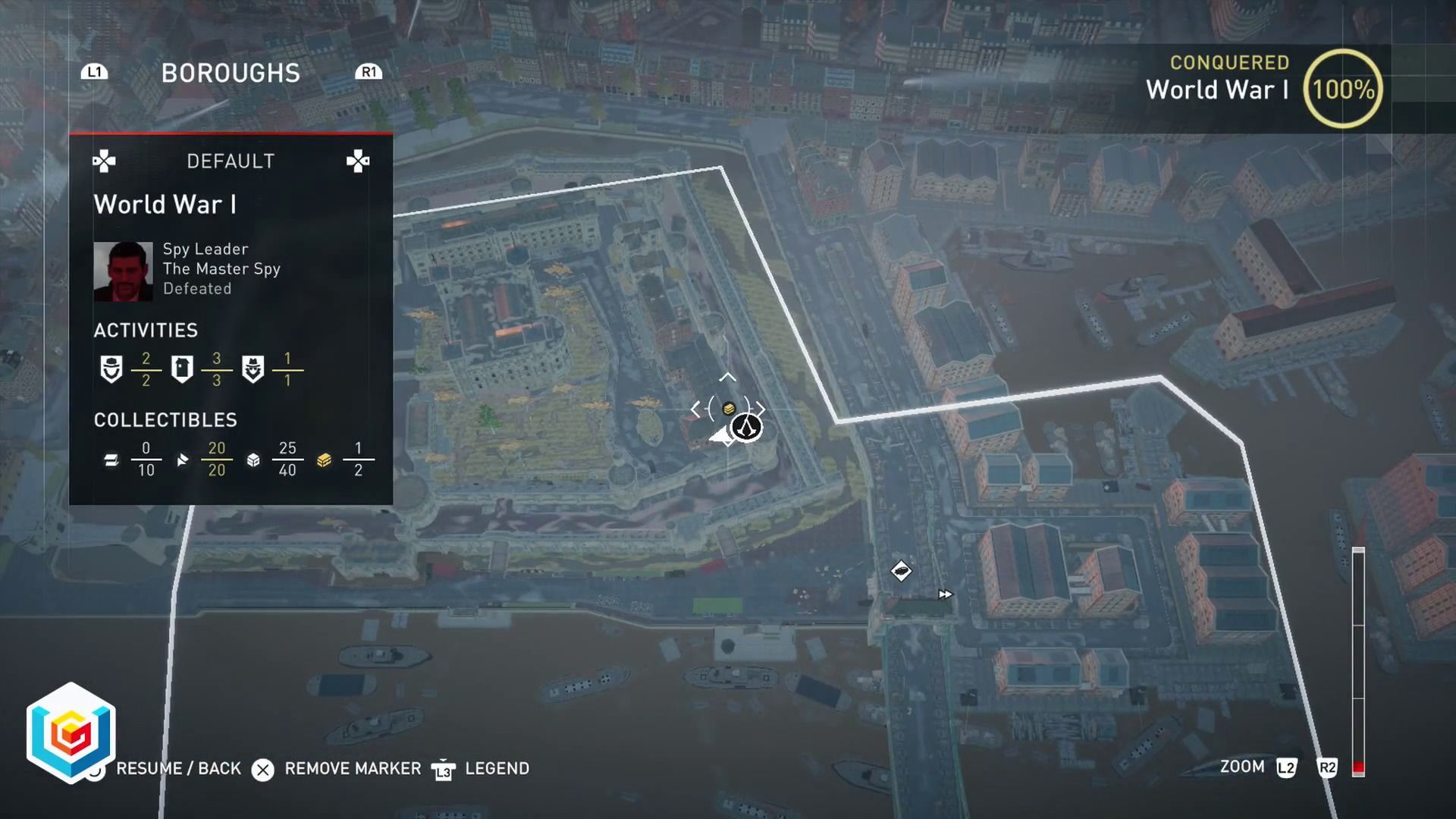The height and width of the screenshot is (819, 1456).
Task: Click the Assassin insignia player marker
Action: (x=747, y=428)
